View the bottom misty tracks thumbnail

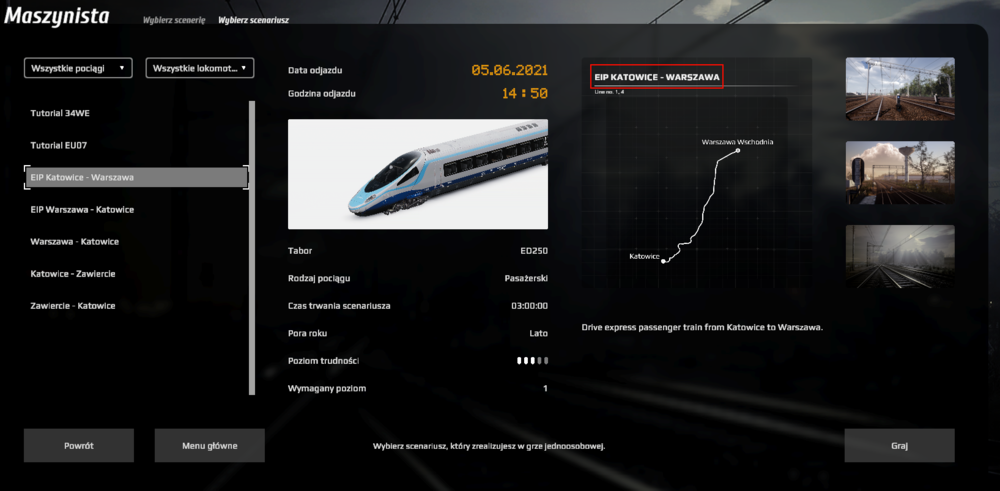click(900, 256)
